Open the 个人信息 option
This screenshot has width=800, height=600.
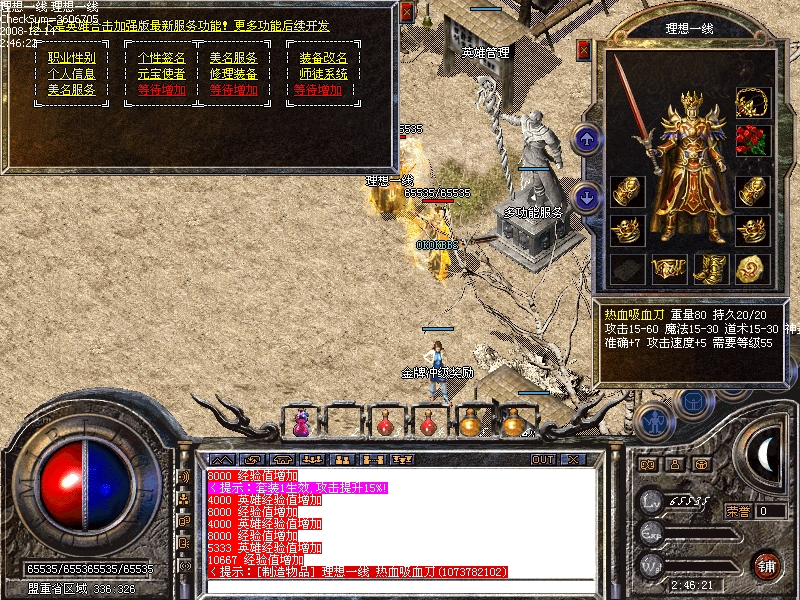pos(71,74)
